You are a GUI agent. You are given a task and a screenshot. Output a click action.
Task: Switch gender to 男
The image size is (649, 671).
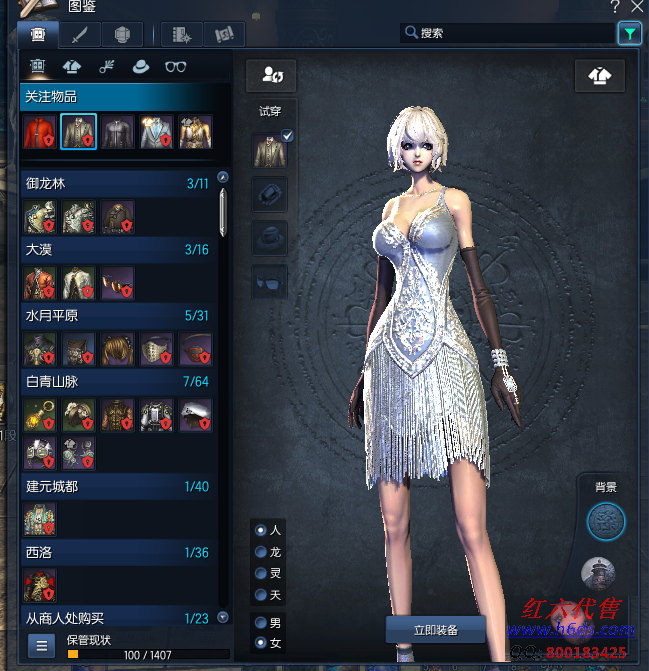point(262,622)
